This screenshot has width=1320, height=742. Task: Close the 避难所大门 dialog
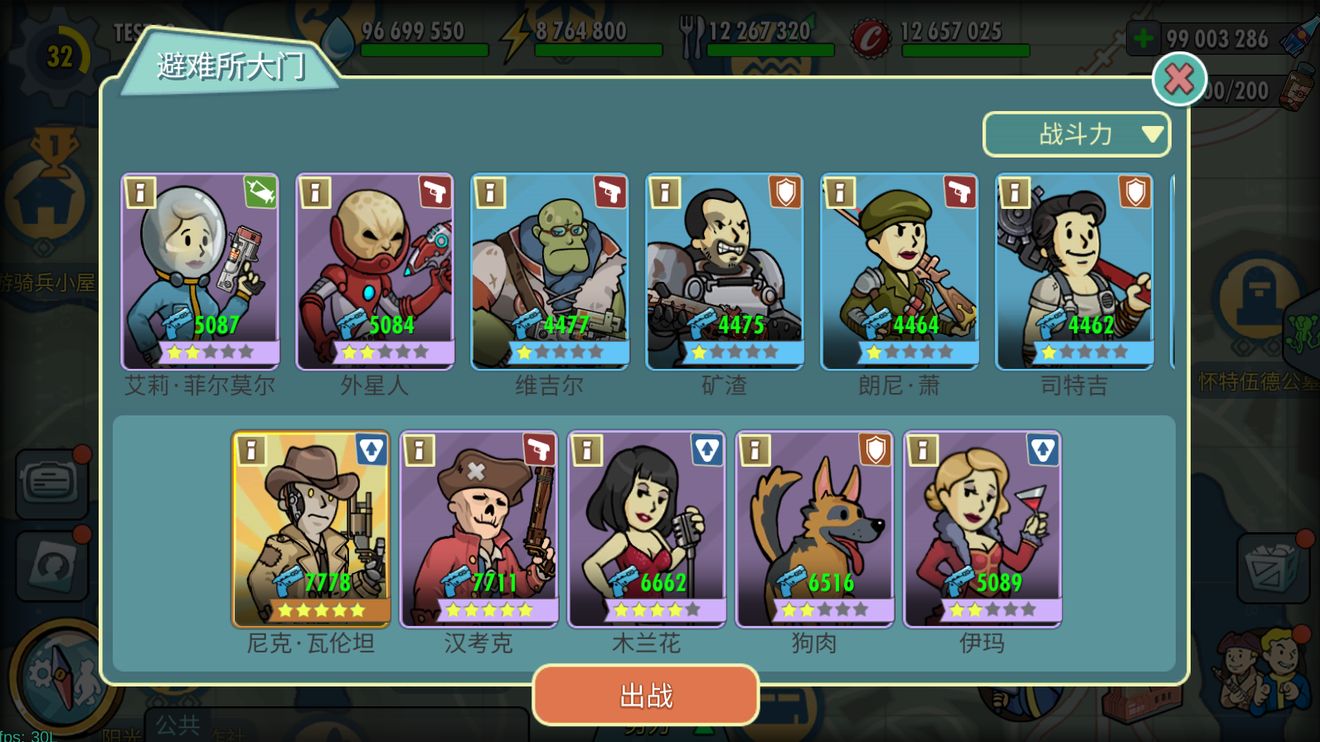1180,80
